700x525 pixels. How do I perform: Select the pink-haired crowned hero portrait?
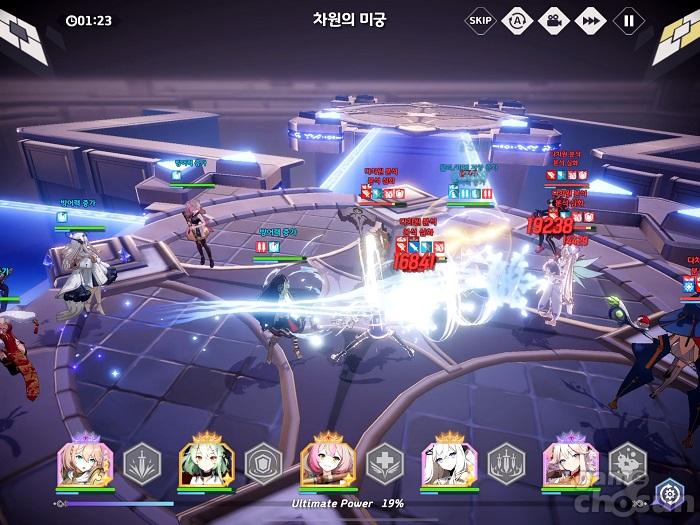click(327, 464)
